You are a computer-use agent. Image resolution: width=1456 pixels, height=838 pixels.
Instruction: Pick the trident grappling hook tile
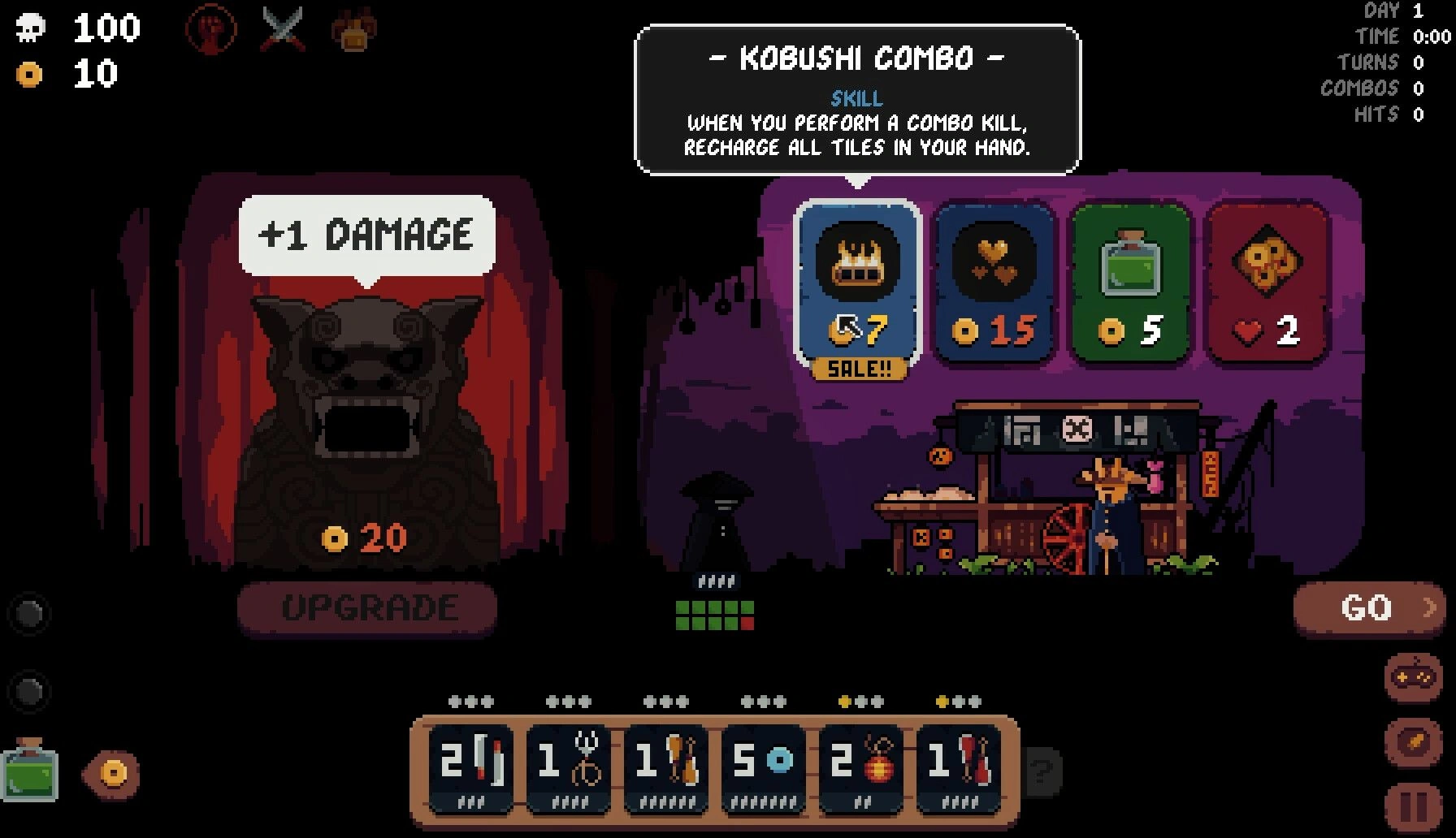click(569, 767)
